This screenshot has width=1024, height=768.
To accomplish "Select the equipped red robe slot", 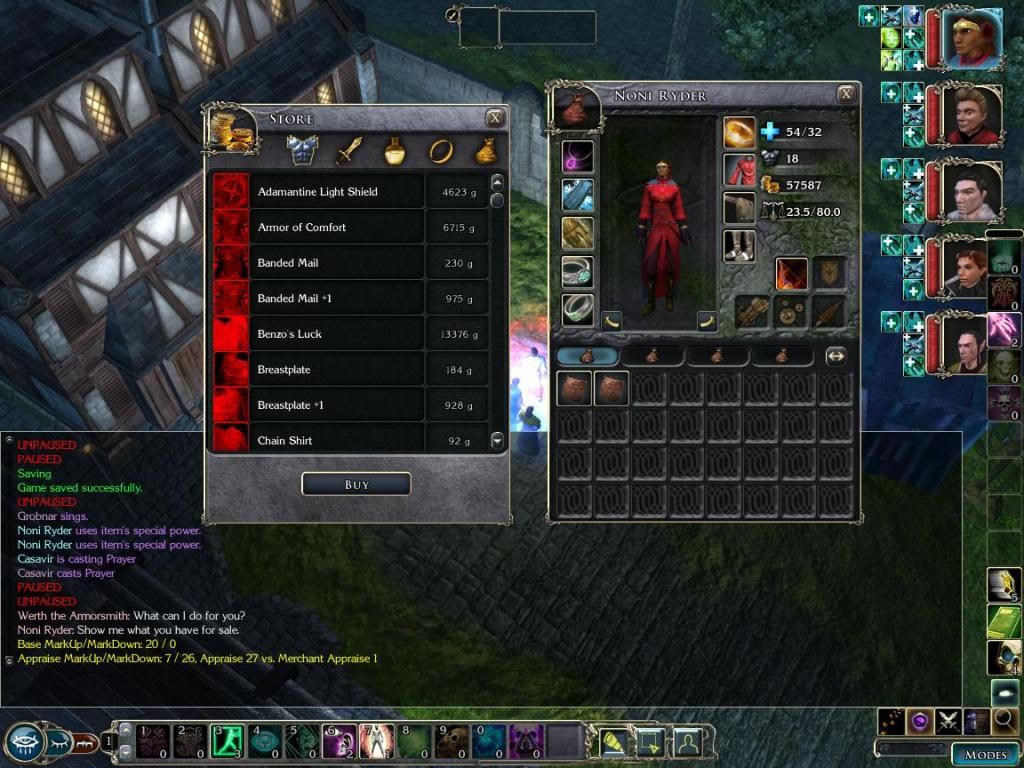I will tap(739, 170).
